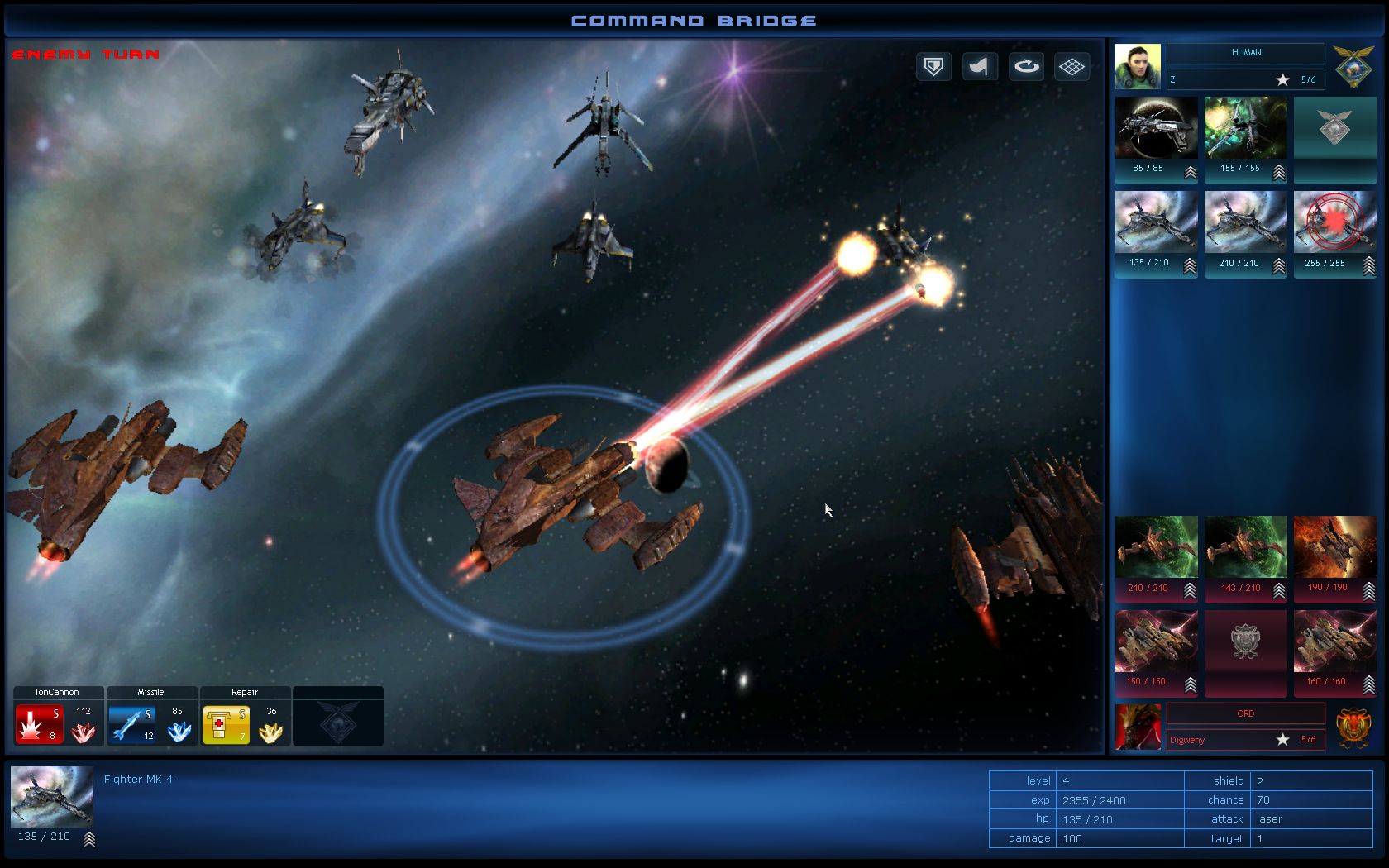Click the gold crystal cost icon beside Repair
This screenshot has height=868, width=1389.
[271, 731]
